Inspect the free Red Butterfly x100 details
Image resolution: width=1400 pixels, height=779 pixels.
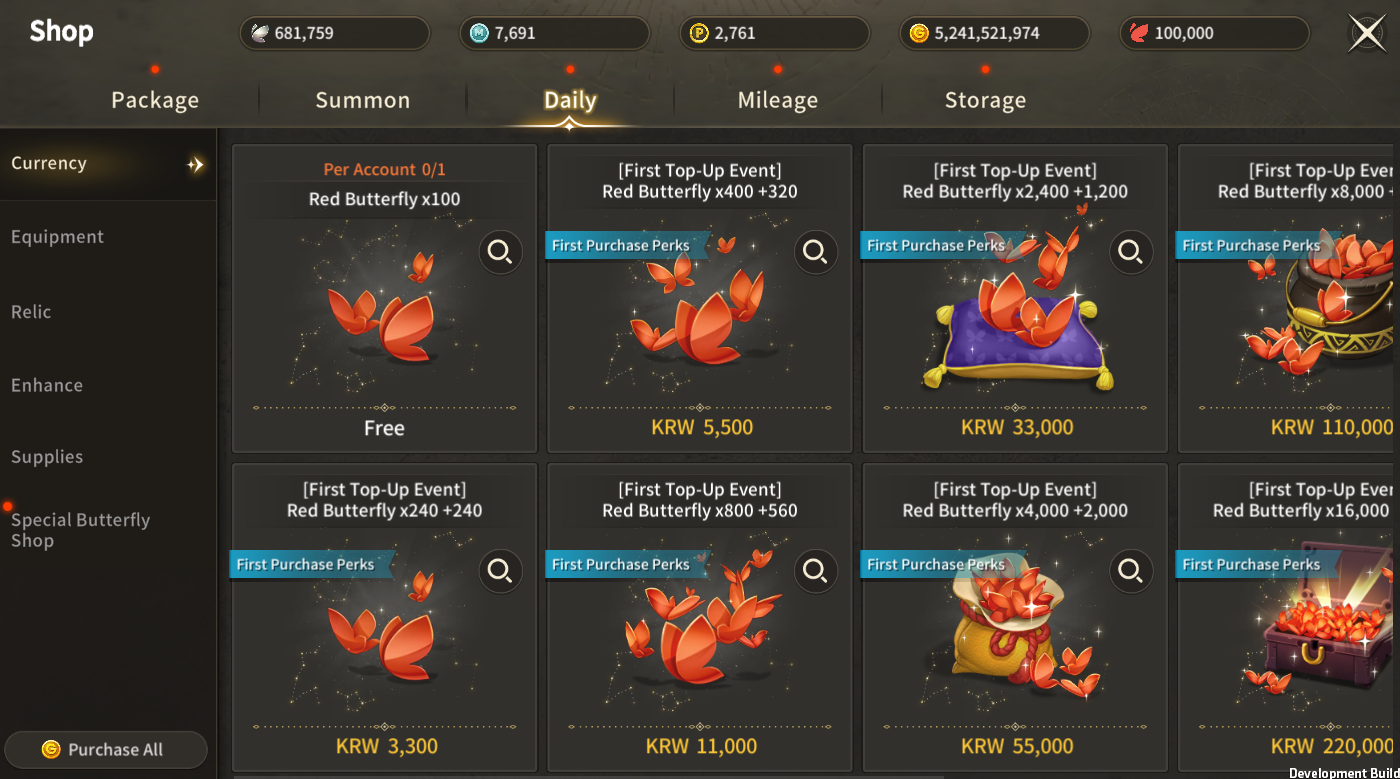[500, 252]
